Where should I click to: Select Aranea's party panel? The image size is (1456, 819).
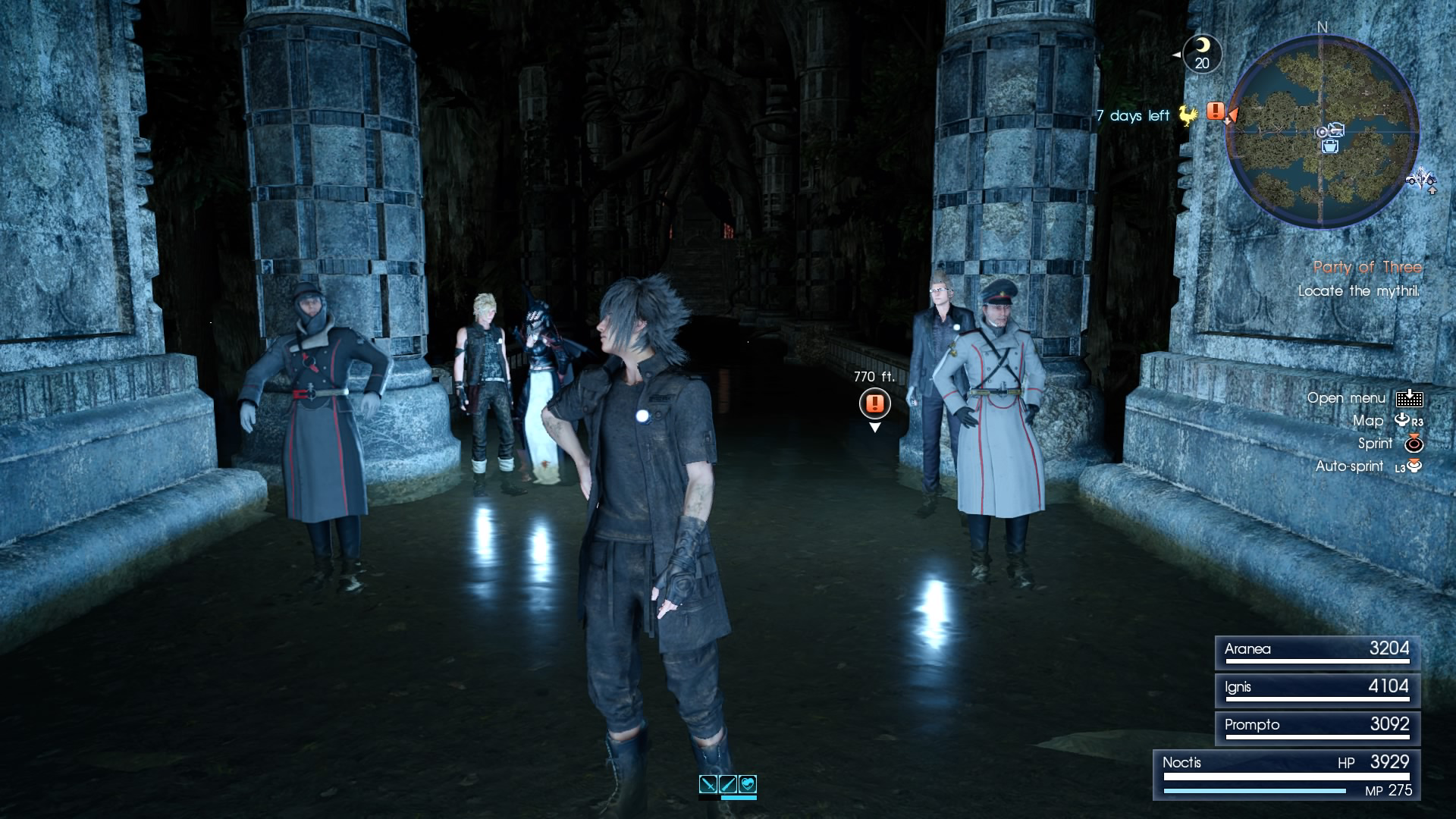1316,652
